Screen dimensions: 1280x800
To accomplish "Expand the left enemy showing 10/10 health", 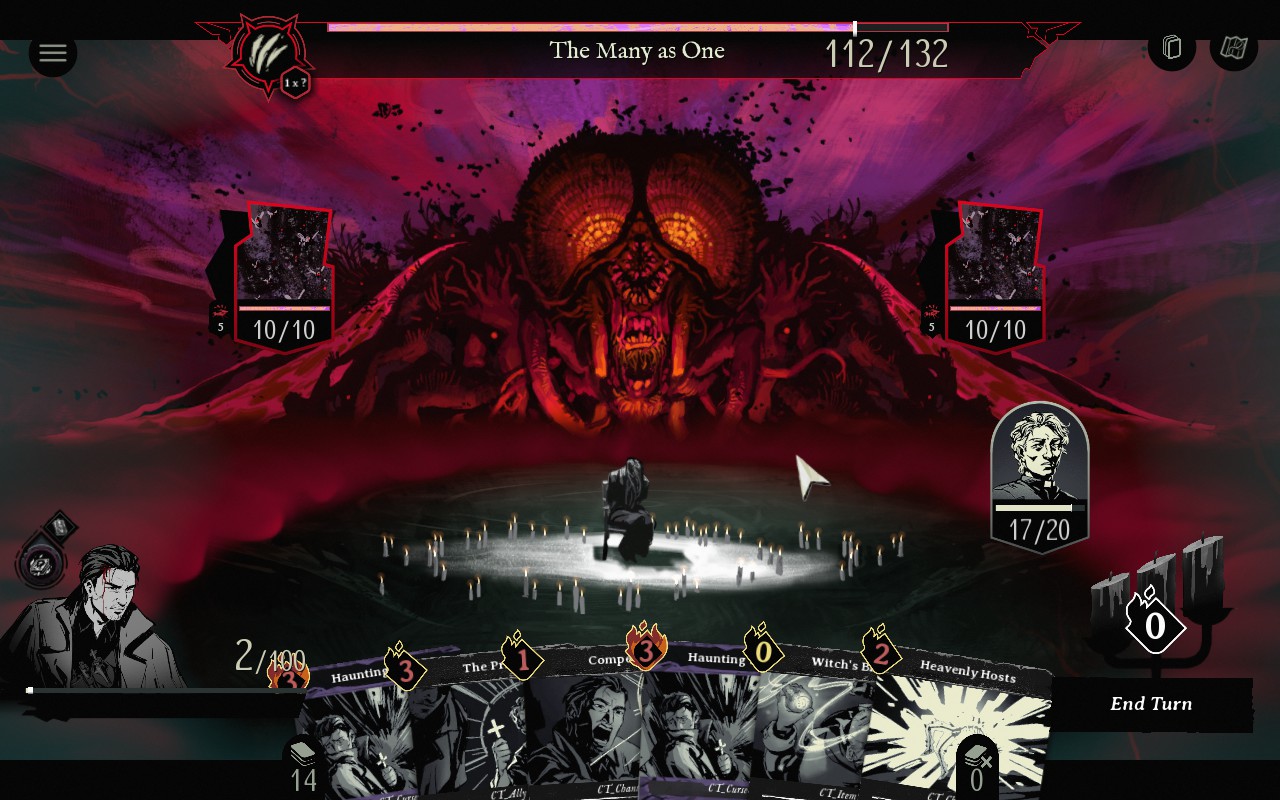I will (283, 270).
